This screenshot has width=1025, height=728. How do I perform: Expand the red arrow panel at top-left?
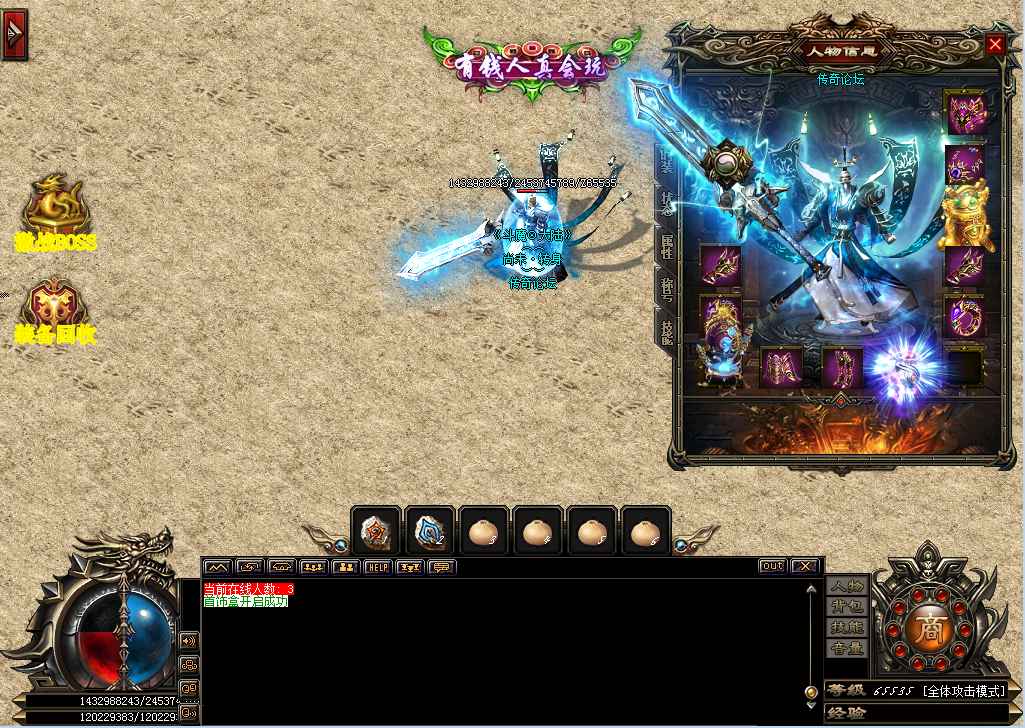(x=14, y=34)
